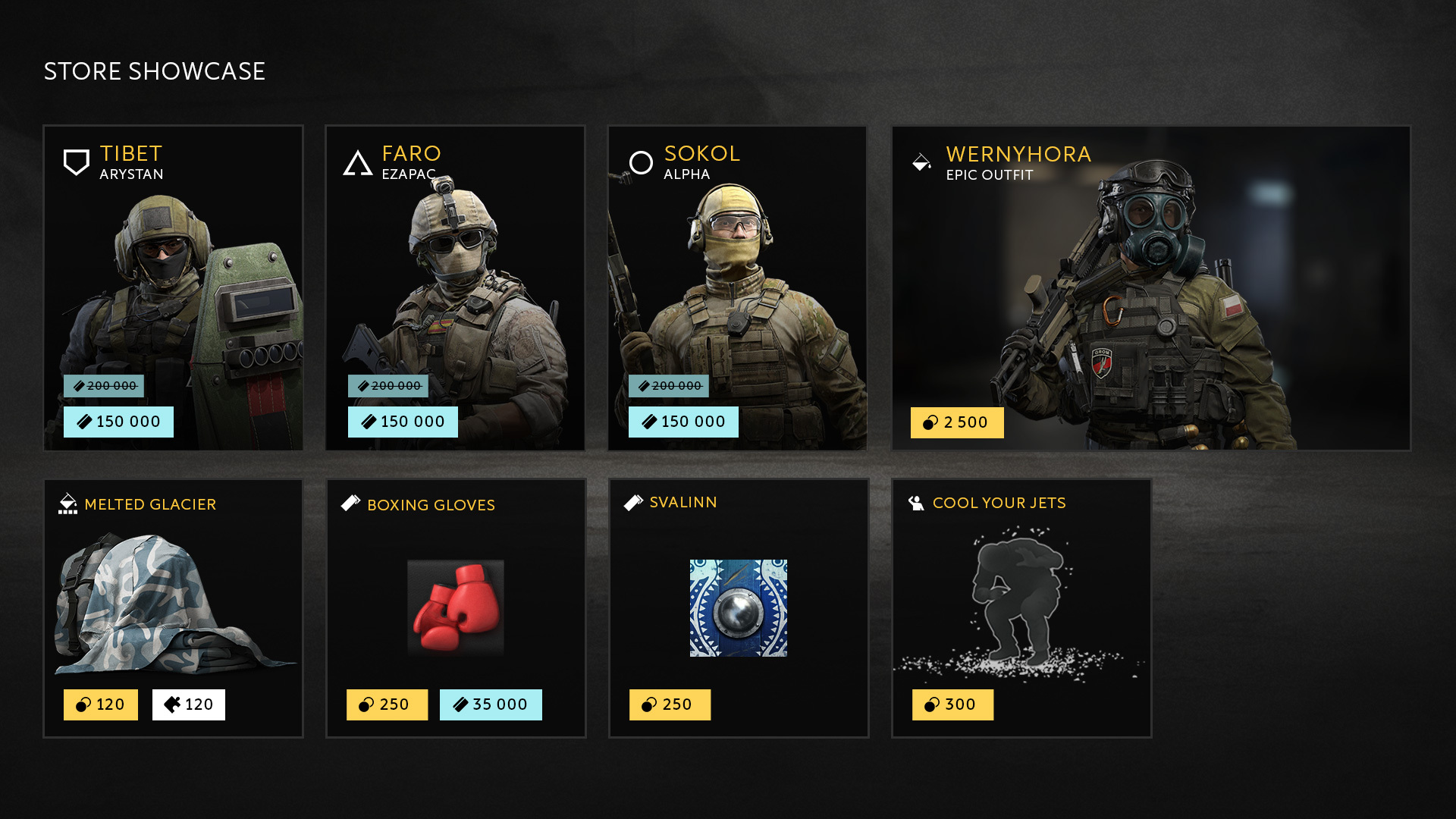The image size is (1456, 819).
Task: Purchase Svalinn for 250 coins
Action: click(670, 704)
